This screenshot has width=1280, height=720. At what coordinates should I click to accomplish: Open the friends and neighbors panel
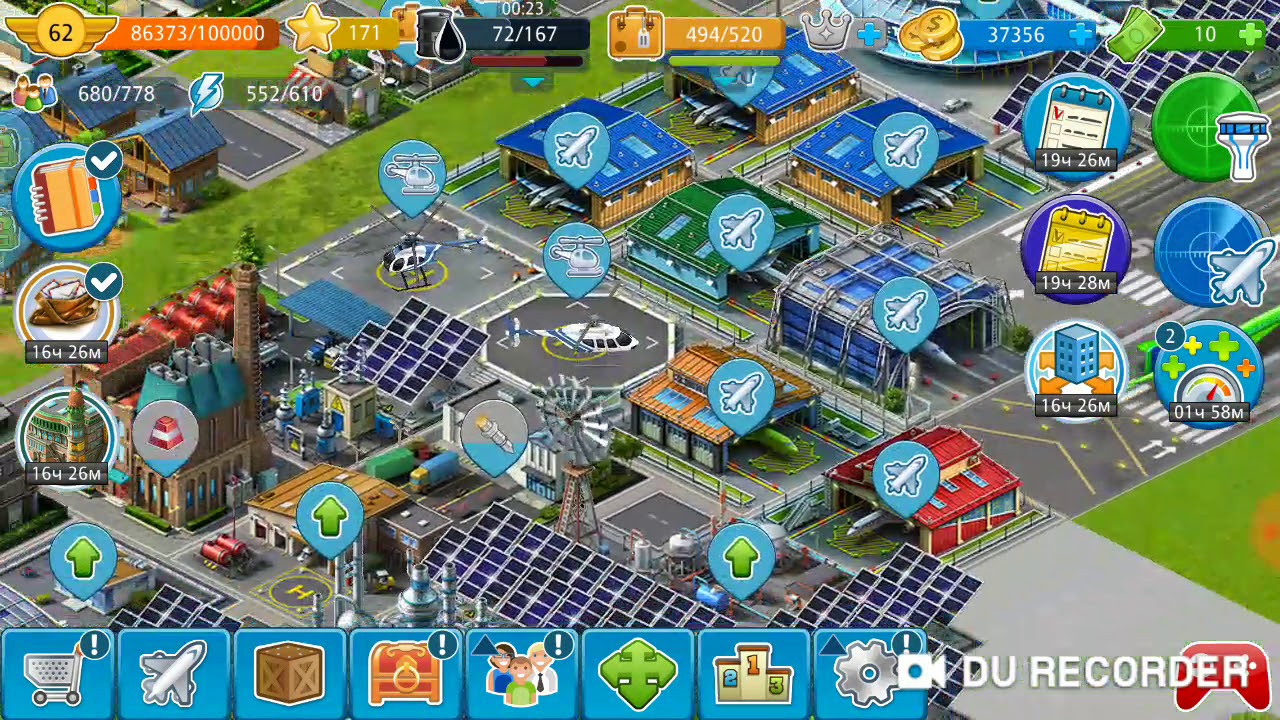click(x=522, y=672)
